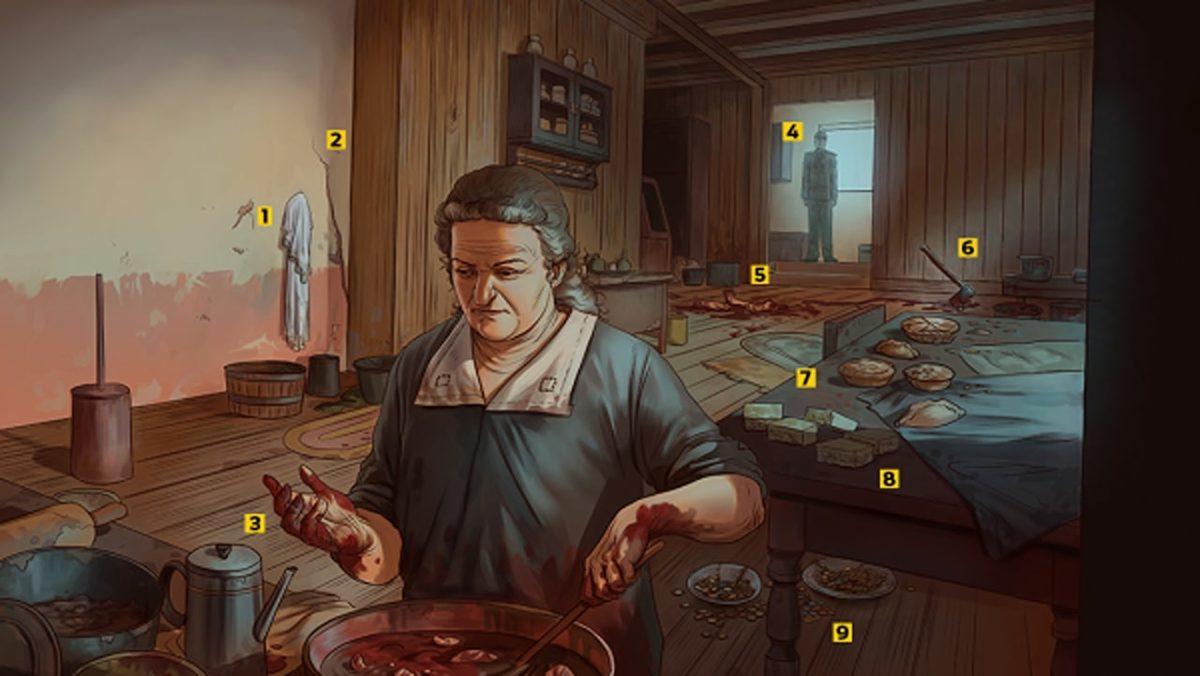
Task: Choose the marker labeled 8
Action: click(x=888, y=479)
